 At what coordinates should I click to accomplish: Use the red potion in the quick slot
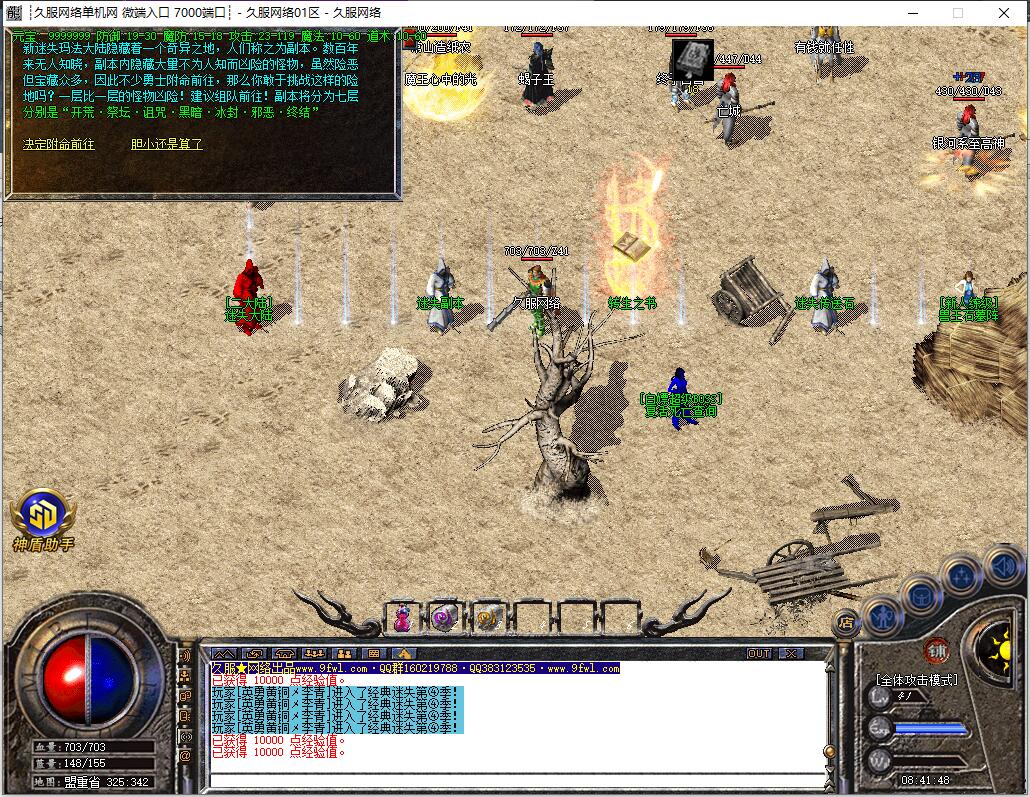tap(402, 618)
